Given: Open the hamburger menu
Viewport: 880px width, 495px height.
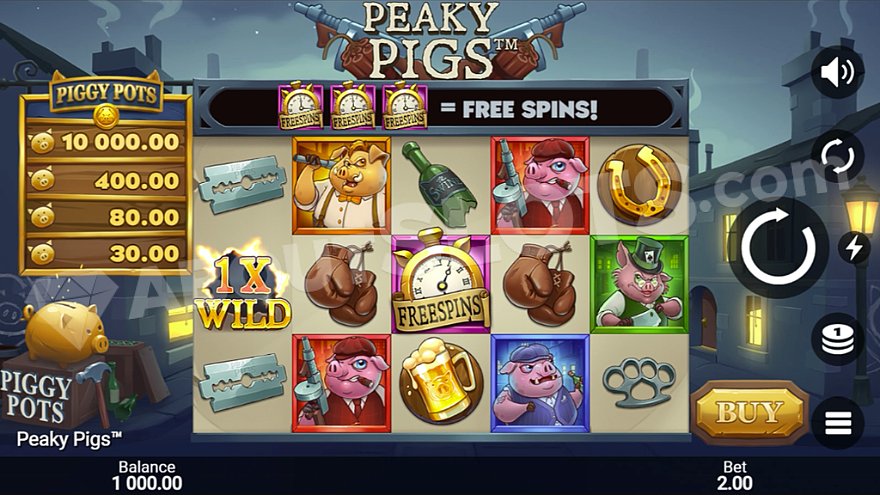Looking at the screenshot, I should pyautogui.click(x=838, y=423).
